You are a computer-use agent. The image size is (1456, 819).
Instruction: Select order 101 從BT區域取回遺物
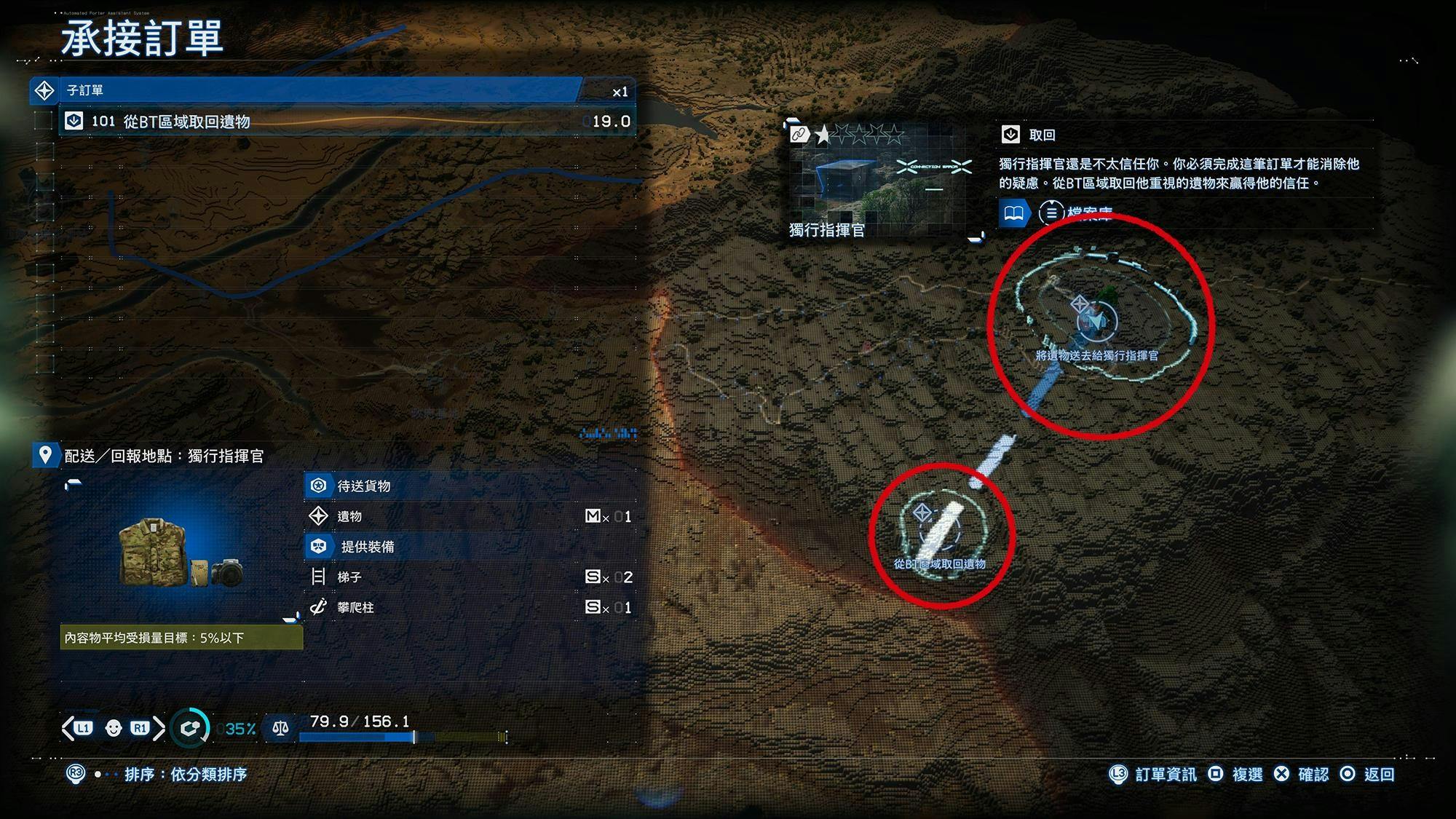[x=347, y=122]
